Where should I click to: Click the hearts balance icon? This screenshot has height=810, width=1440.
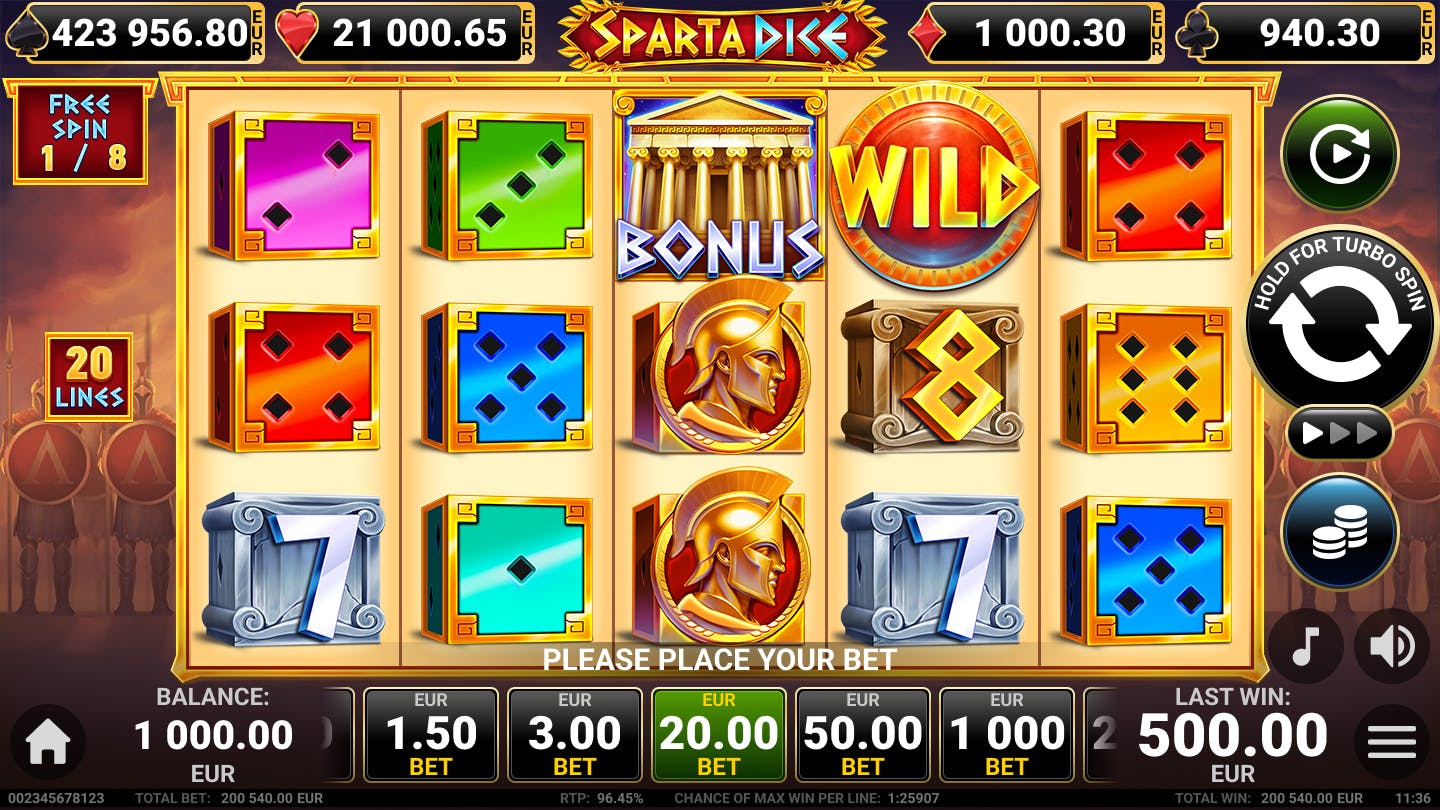tap(296, 31)
